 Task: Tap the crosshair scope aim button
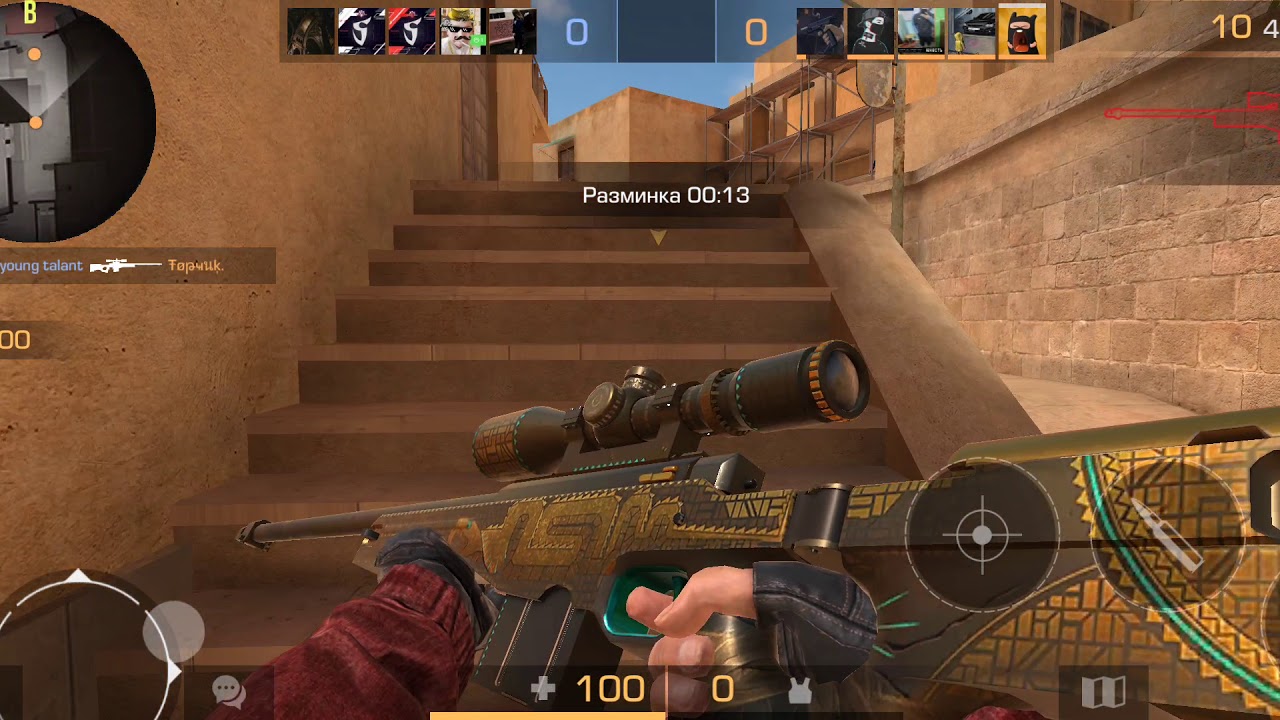tap(981, 535)
